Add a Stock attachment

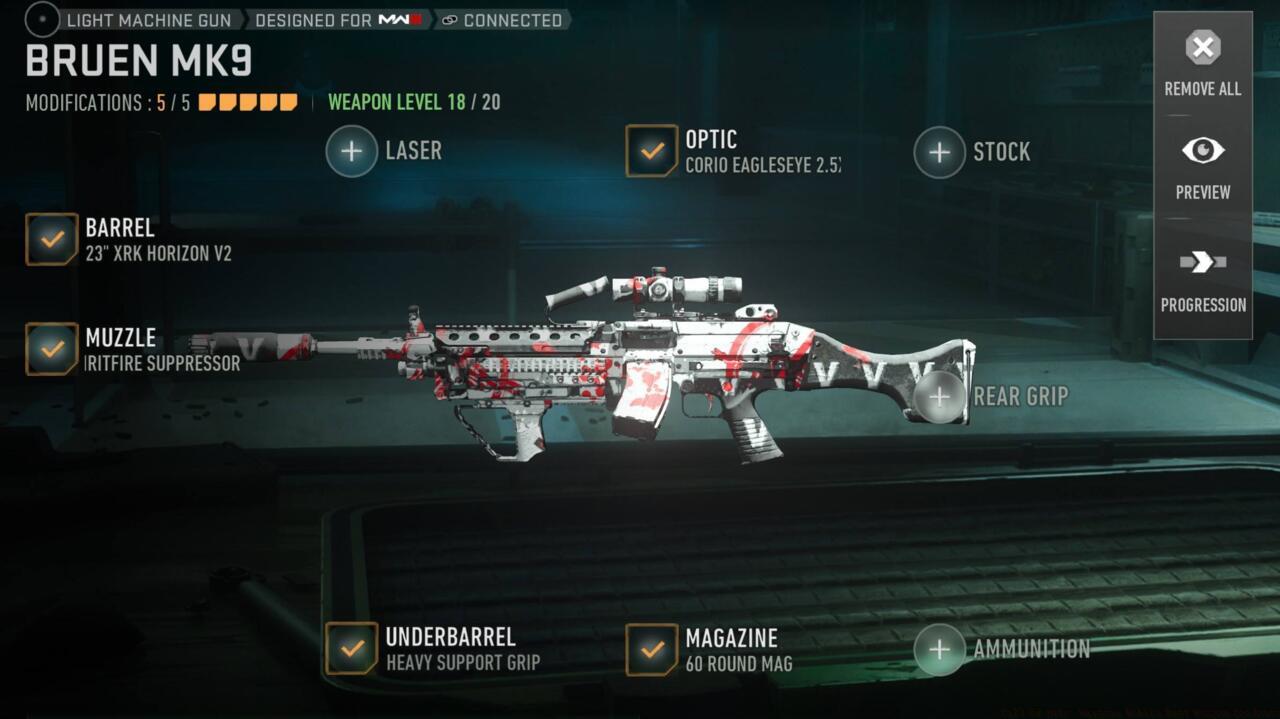940,152
